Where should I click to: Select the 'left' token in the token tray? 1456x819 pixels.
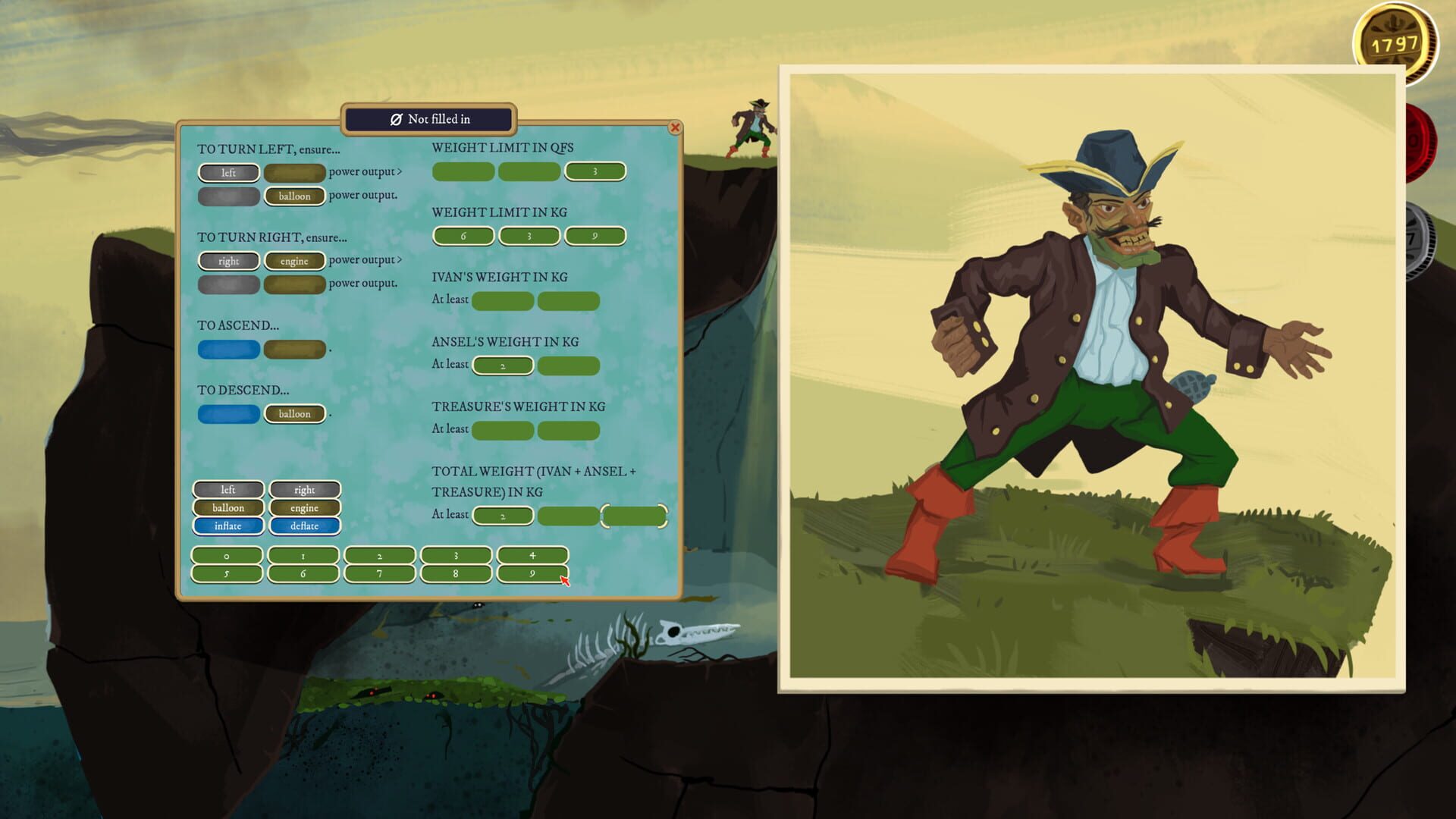tap(227, 489)
